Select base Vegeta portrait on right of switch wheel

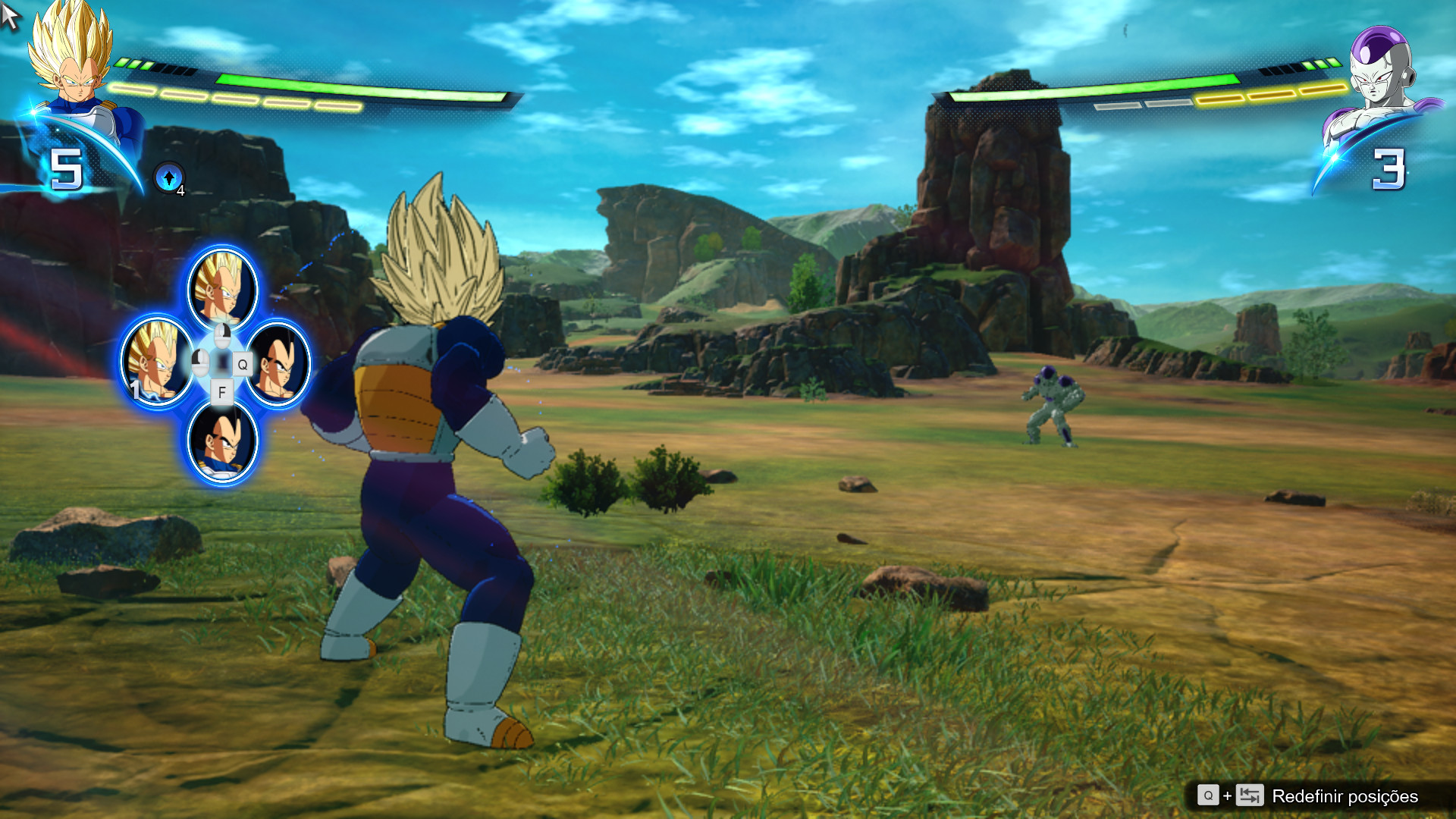coord(278,362)
